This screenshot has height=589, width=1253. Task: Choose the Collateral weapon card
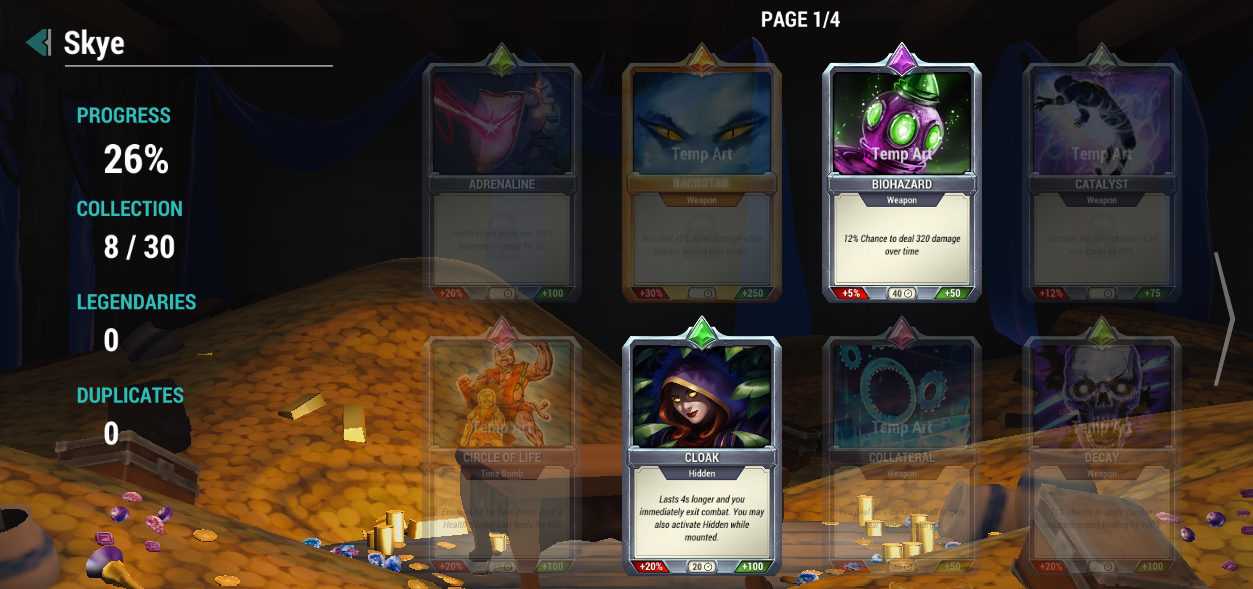(902, 453)
